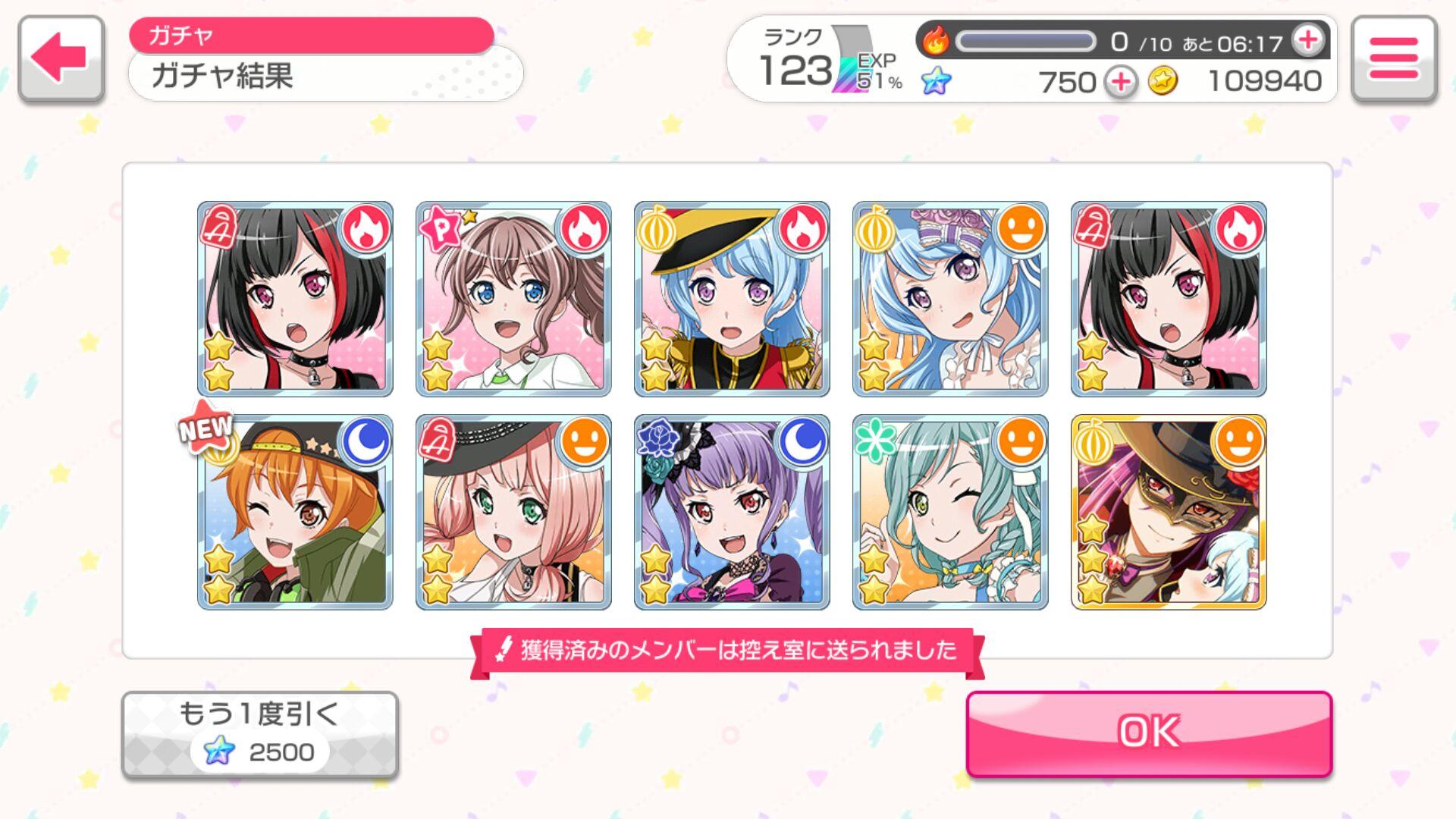Pull again for 2500 stars
This screenshot has width=1456, height=819.
[259, 734]
